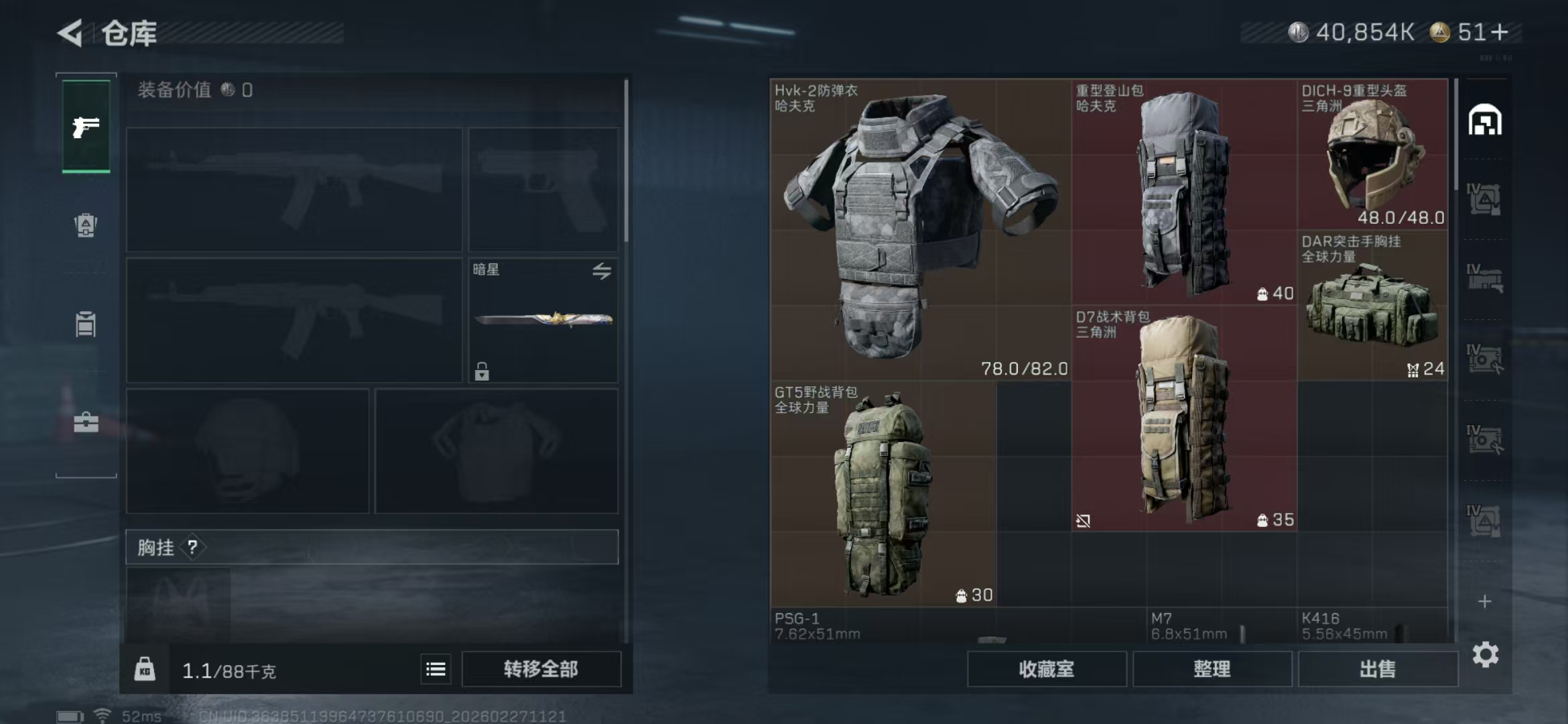Toggle the exchange icon on the 暗星 knife

pyautogui.click(x=602, y=271)
